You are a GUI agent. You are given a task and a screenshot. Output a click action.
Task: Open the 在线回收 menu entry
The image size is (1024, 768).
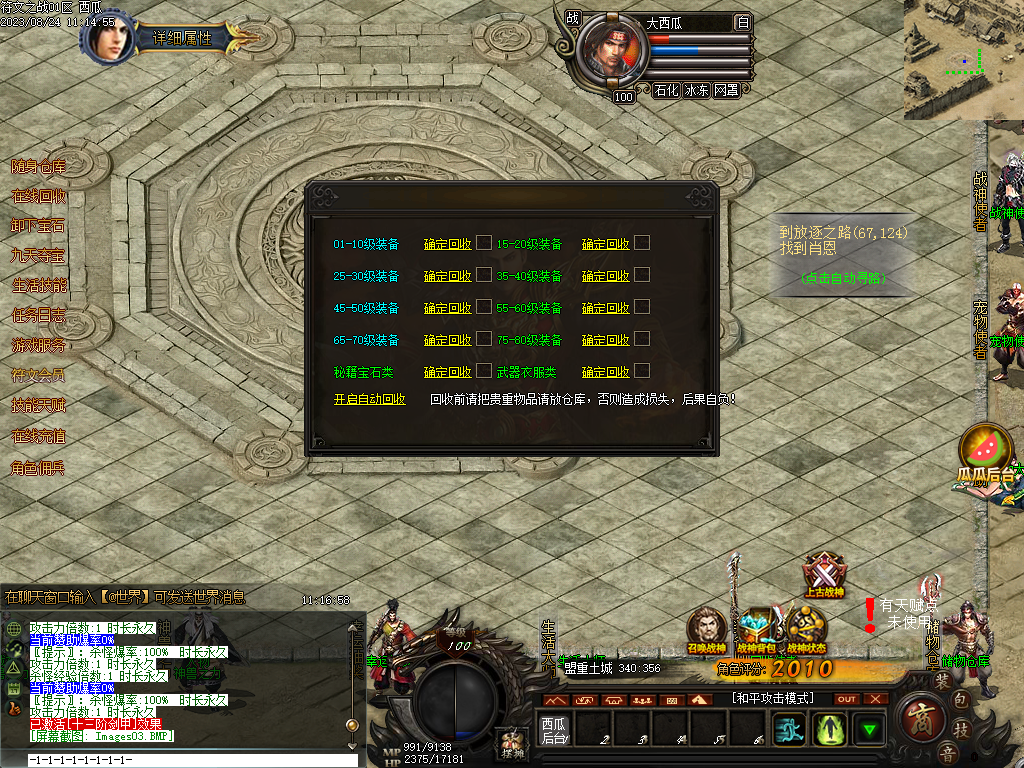tap(39, 197)
